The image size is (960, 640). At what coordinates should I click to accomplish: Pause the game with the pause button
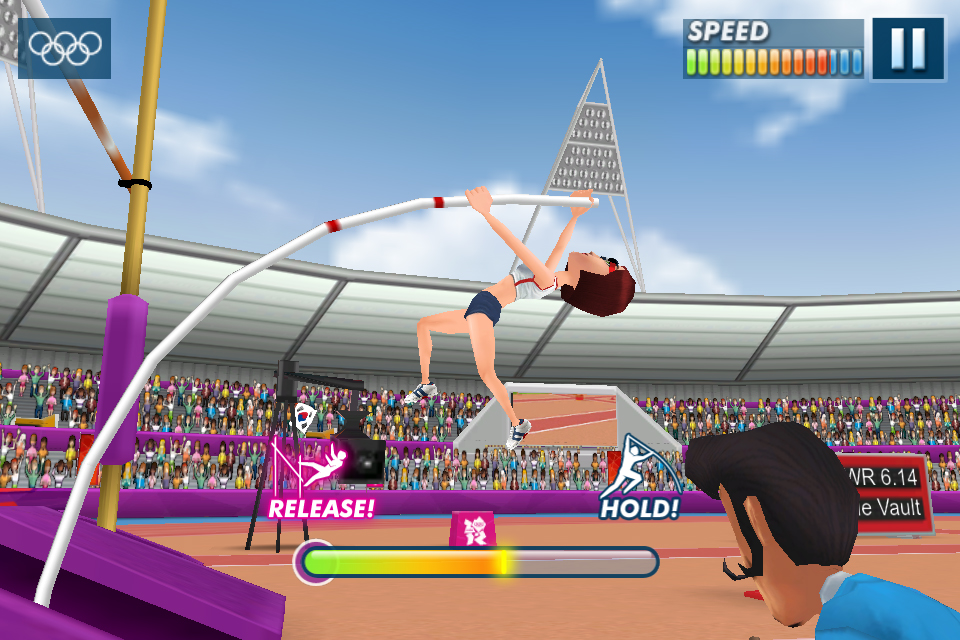pos(907,48)
